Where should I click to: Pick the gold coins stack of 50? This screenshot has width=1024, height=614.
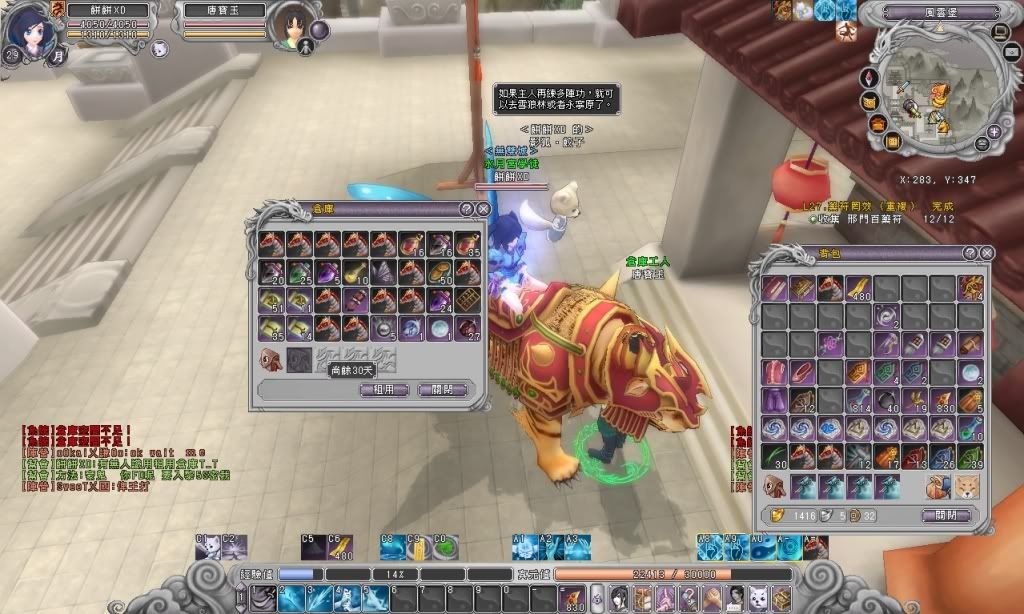coord(440,272)
